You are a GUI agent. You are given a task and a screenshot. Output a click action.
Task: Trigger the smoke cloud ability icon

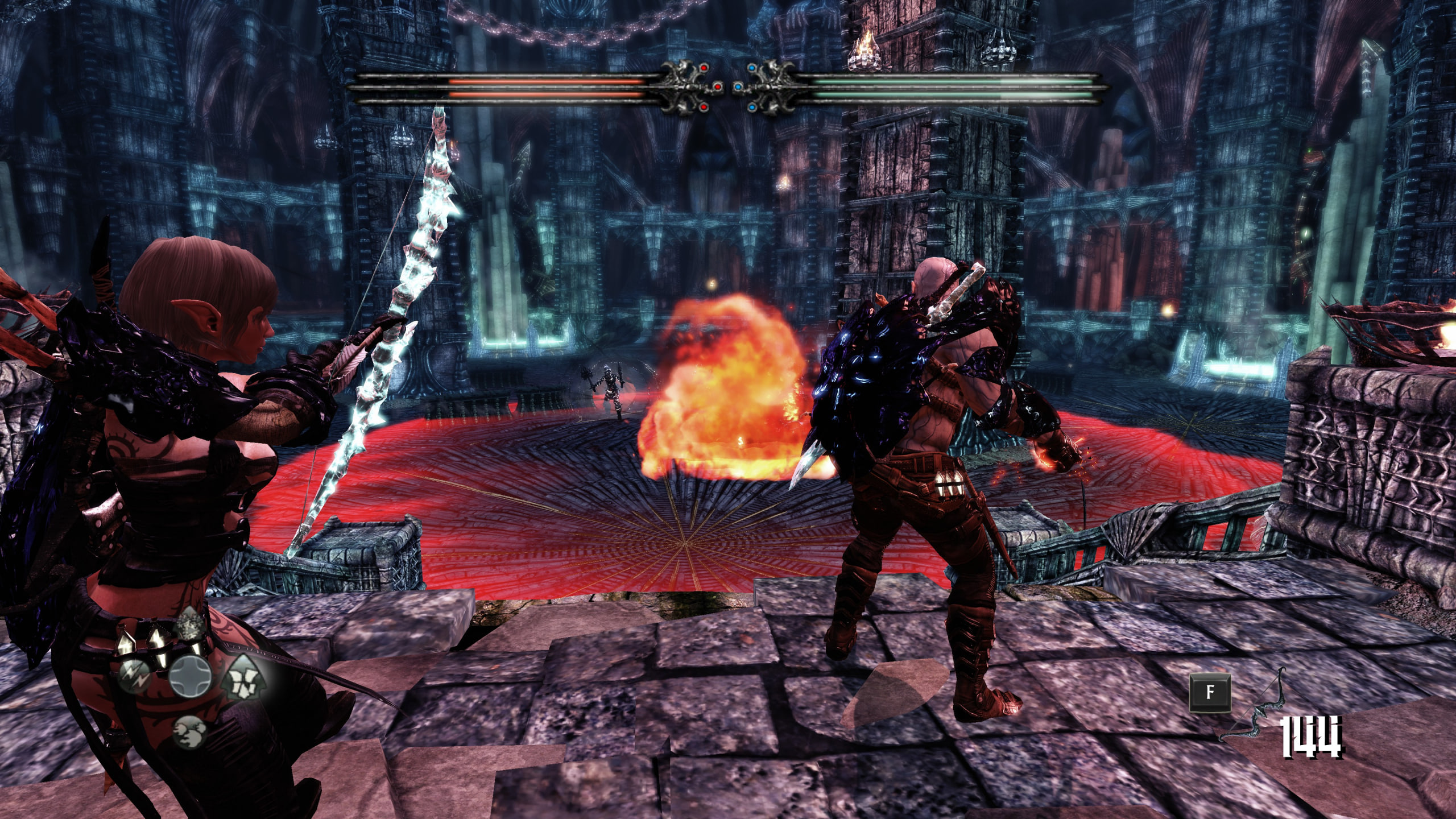tap(188, 731)
